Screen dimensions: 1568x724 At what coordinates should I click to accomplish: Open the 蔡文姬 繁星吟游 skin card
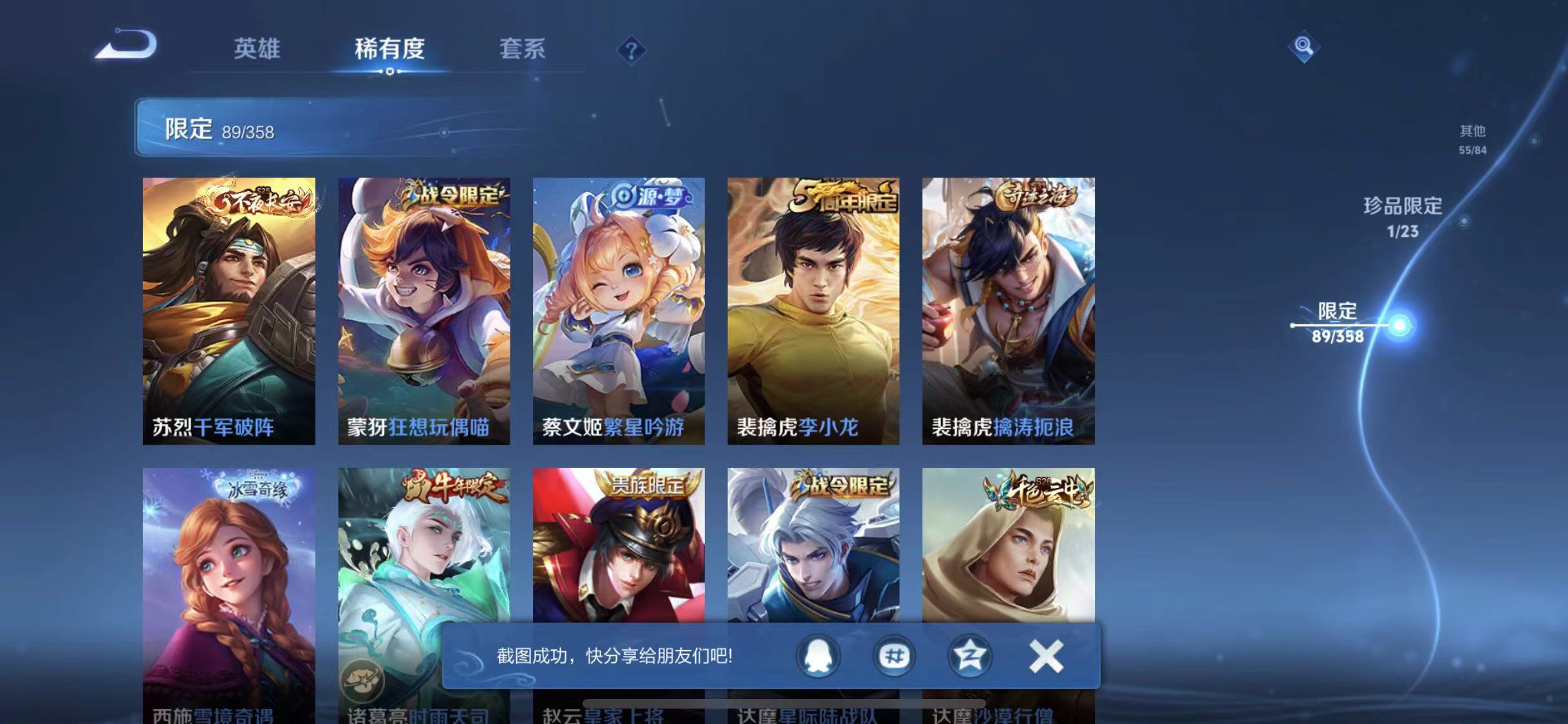point(620,309)
